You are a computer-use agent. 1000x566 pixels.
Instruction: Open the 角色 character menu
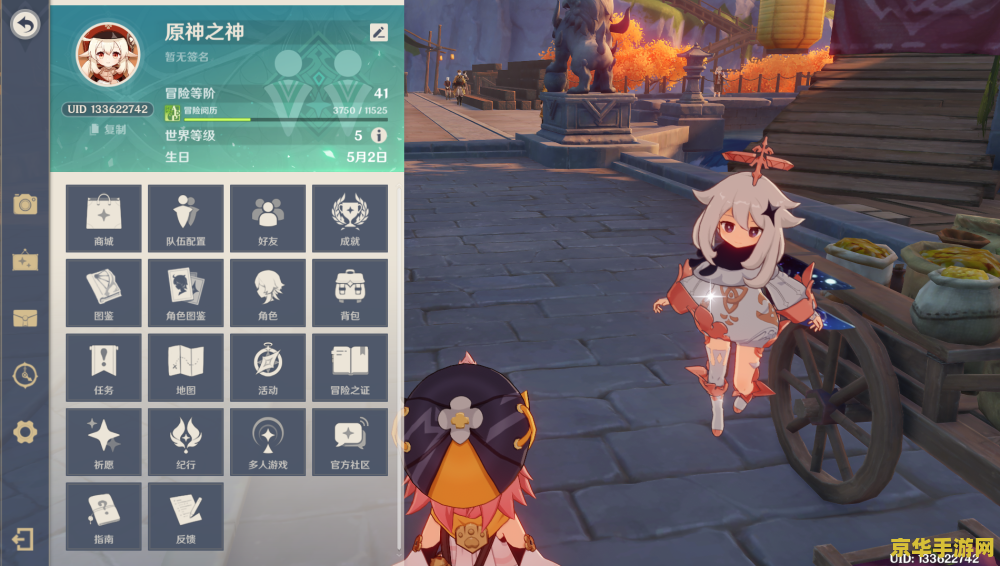268,293
